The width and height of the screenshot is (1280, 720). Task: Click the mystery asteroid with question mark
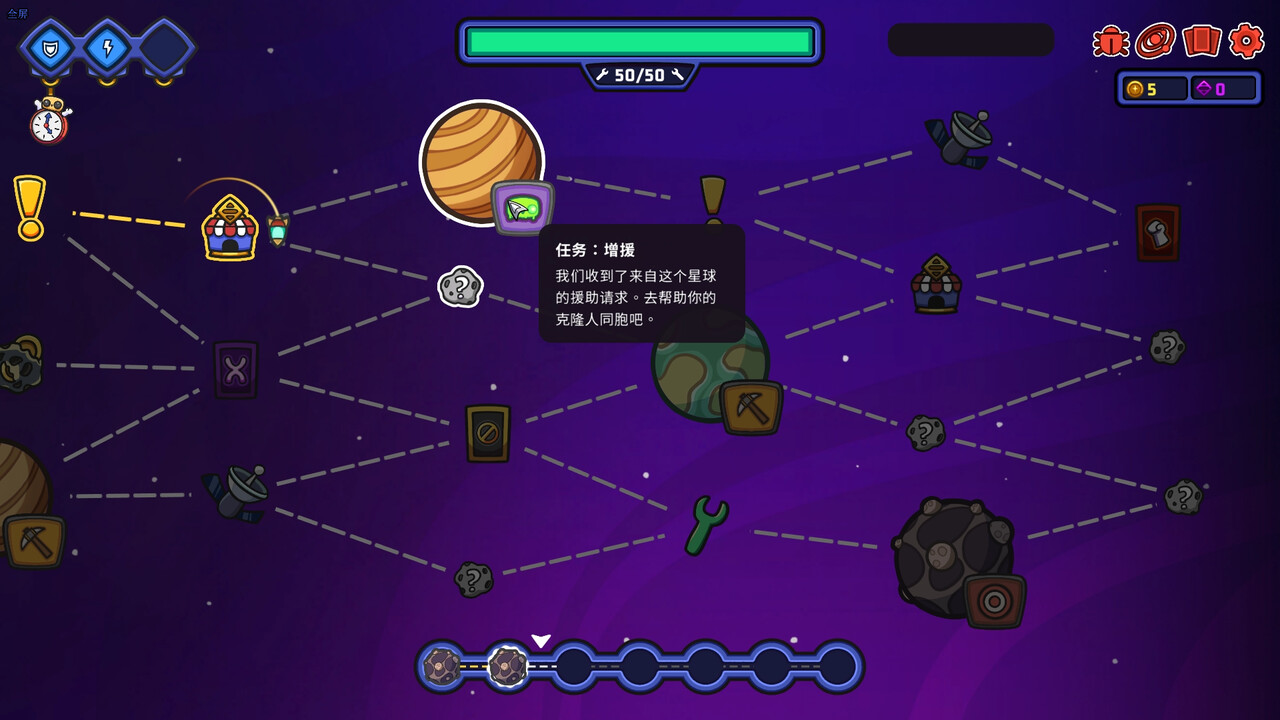coord(460,286)
